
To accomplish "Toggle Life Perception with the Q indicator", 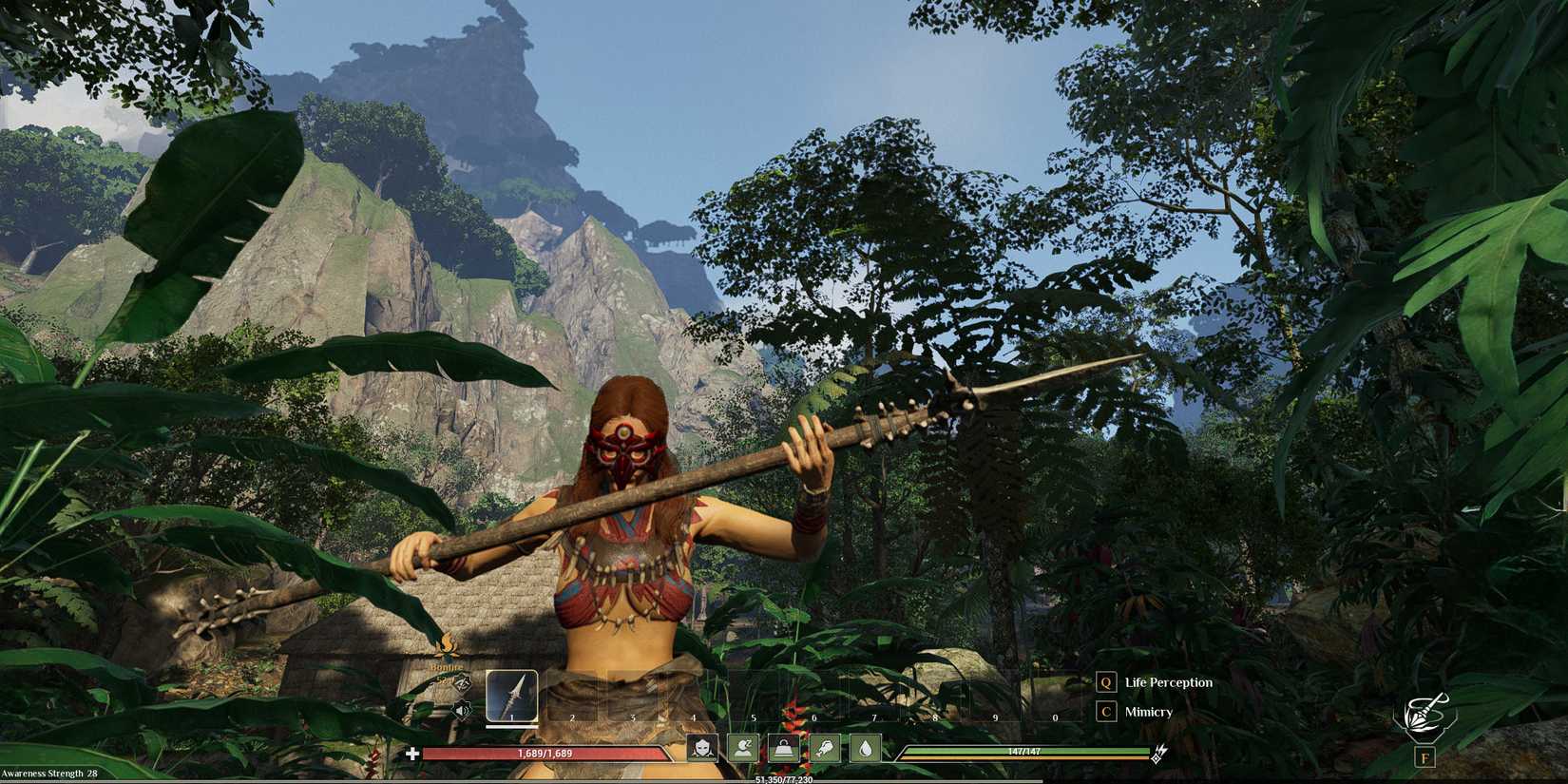I will click(x=1104, y=681).
